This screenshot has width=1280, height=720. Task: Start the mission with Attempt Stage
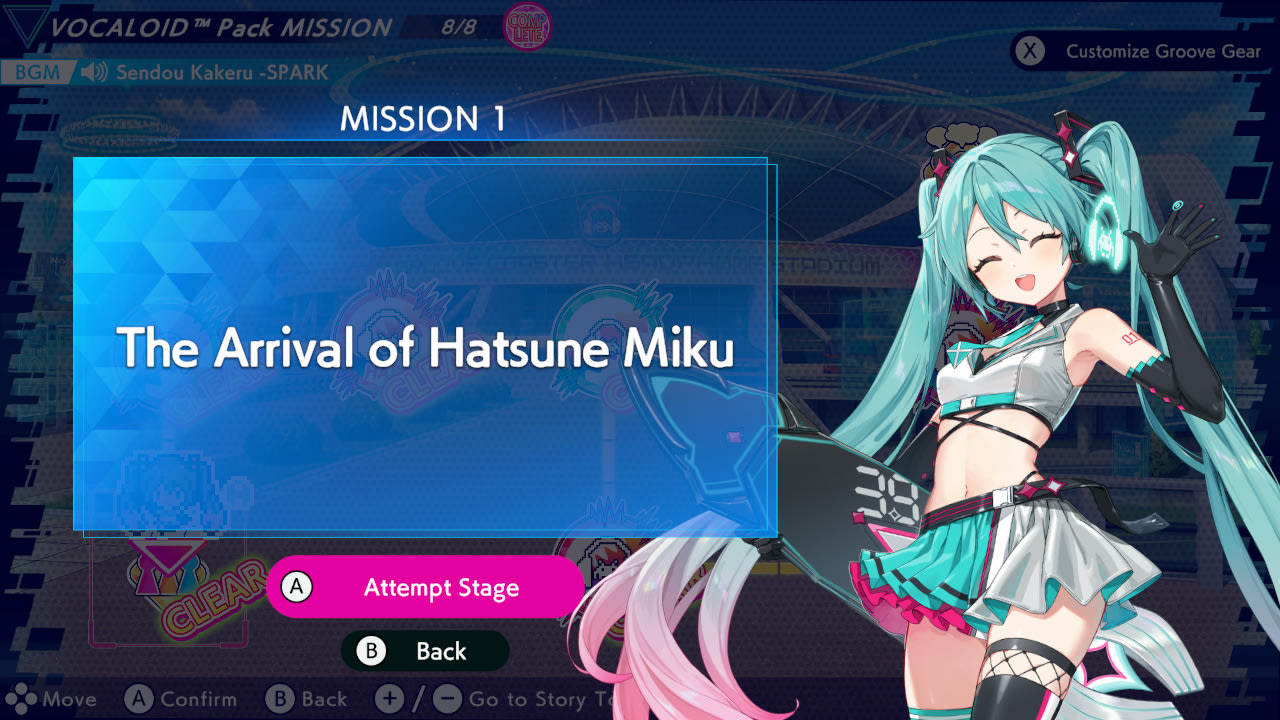(425, 588)
